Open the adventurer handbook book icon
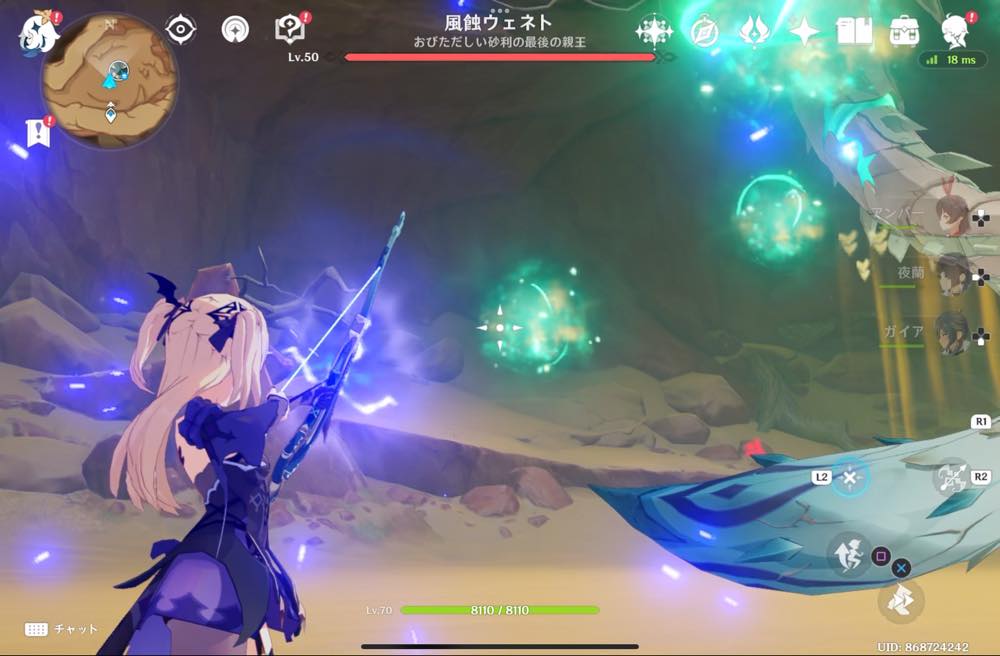Viewport: 1000px width, 656px height. tap(855, 31)
